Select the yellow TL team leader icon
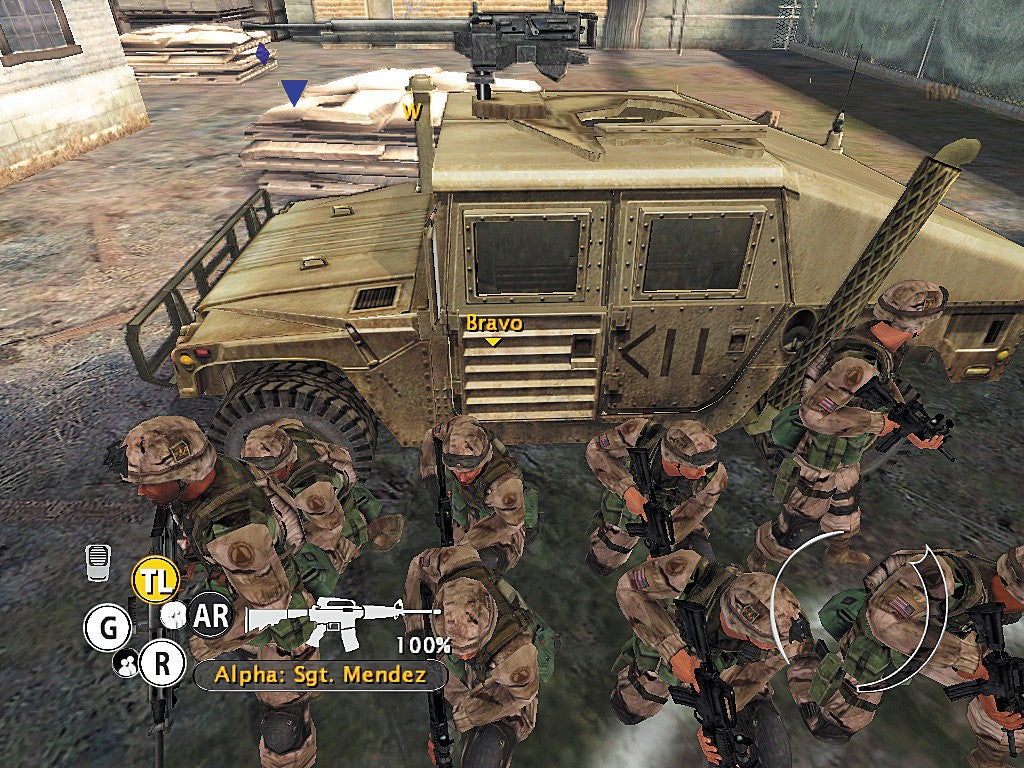The width and height of the screenshot is (1024, 768). pos(154,582)
